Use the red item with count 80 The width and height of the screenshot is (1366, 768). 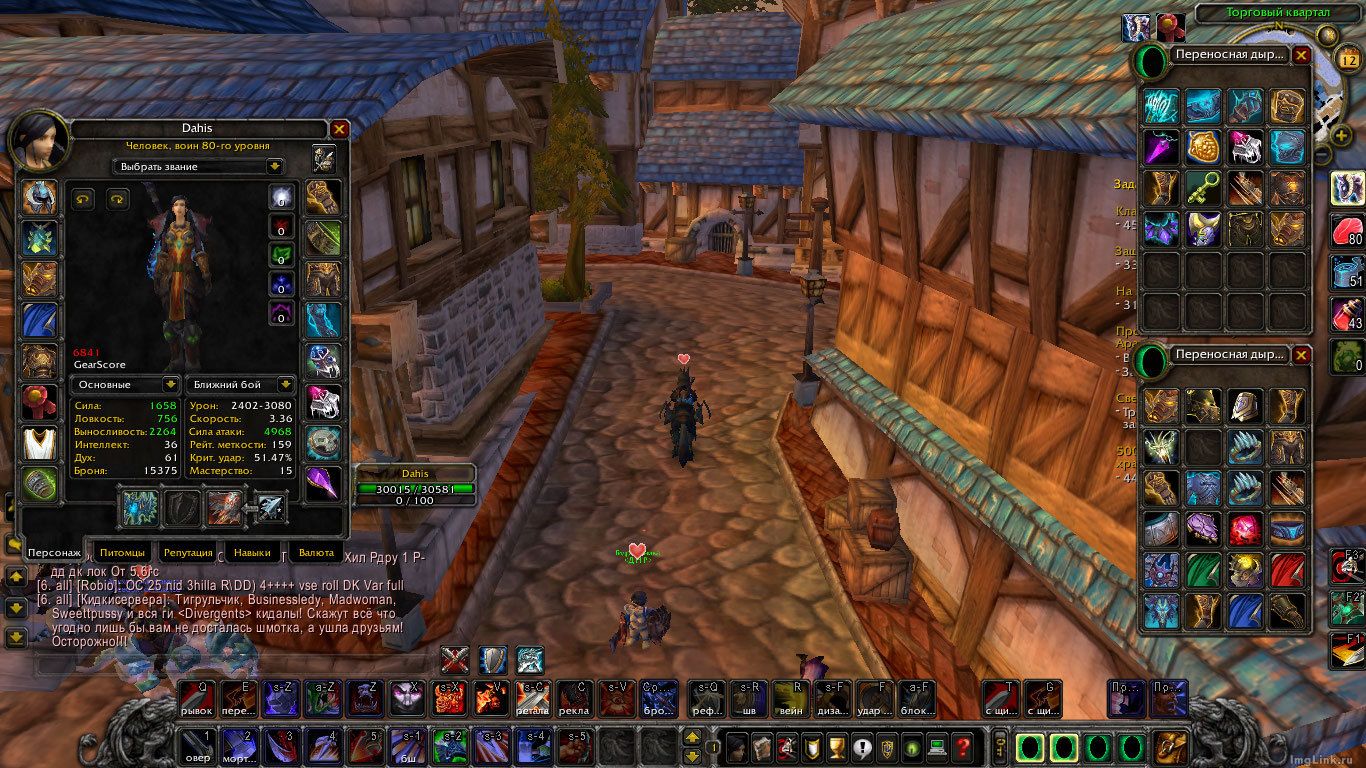pos(1347,229)
